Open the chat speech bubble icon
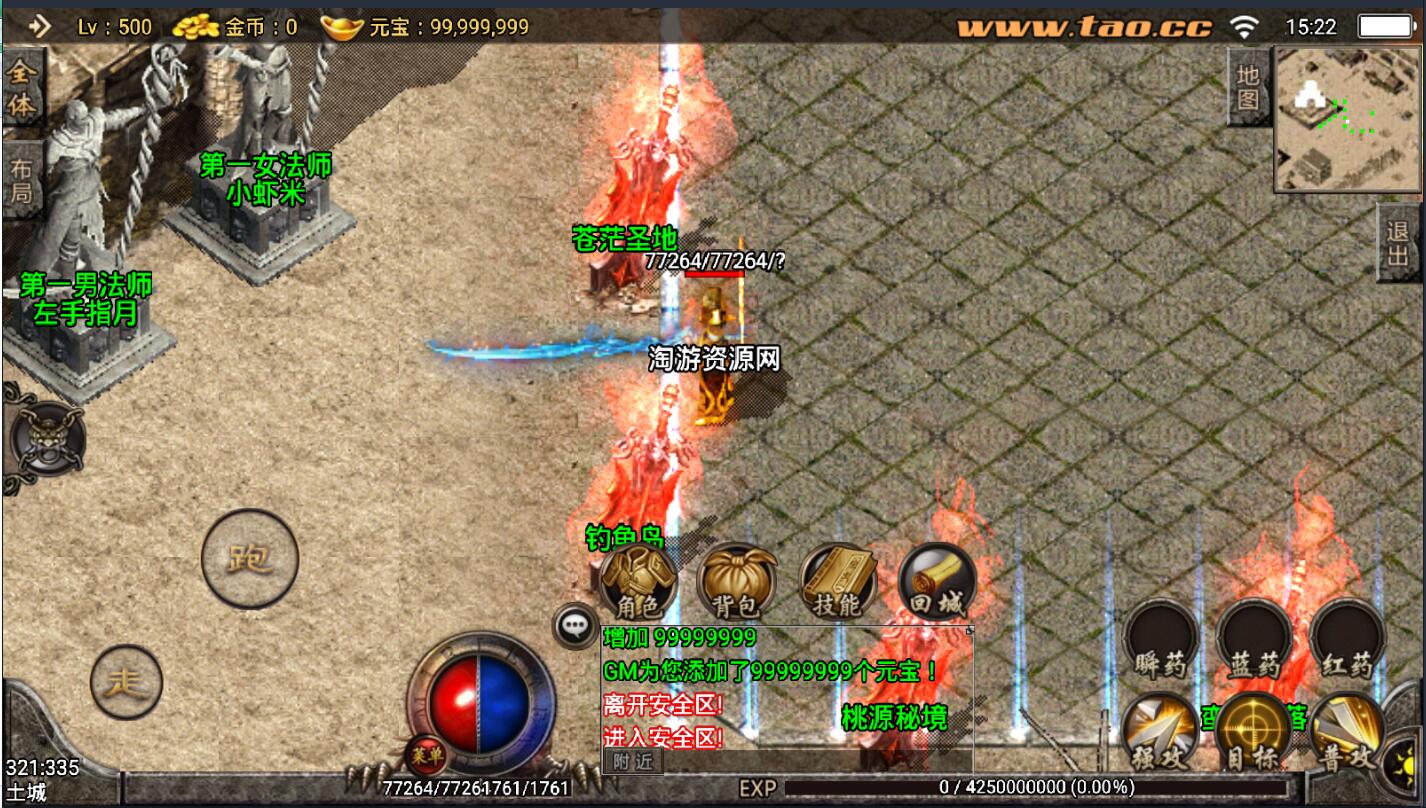This screenshot has width=1426, height=808. 575,625
